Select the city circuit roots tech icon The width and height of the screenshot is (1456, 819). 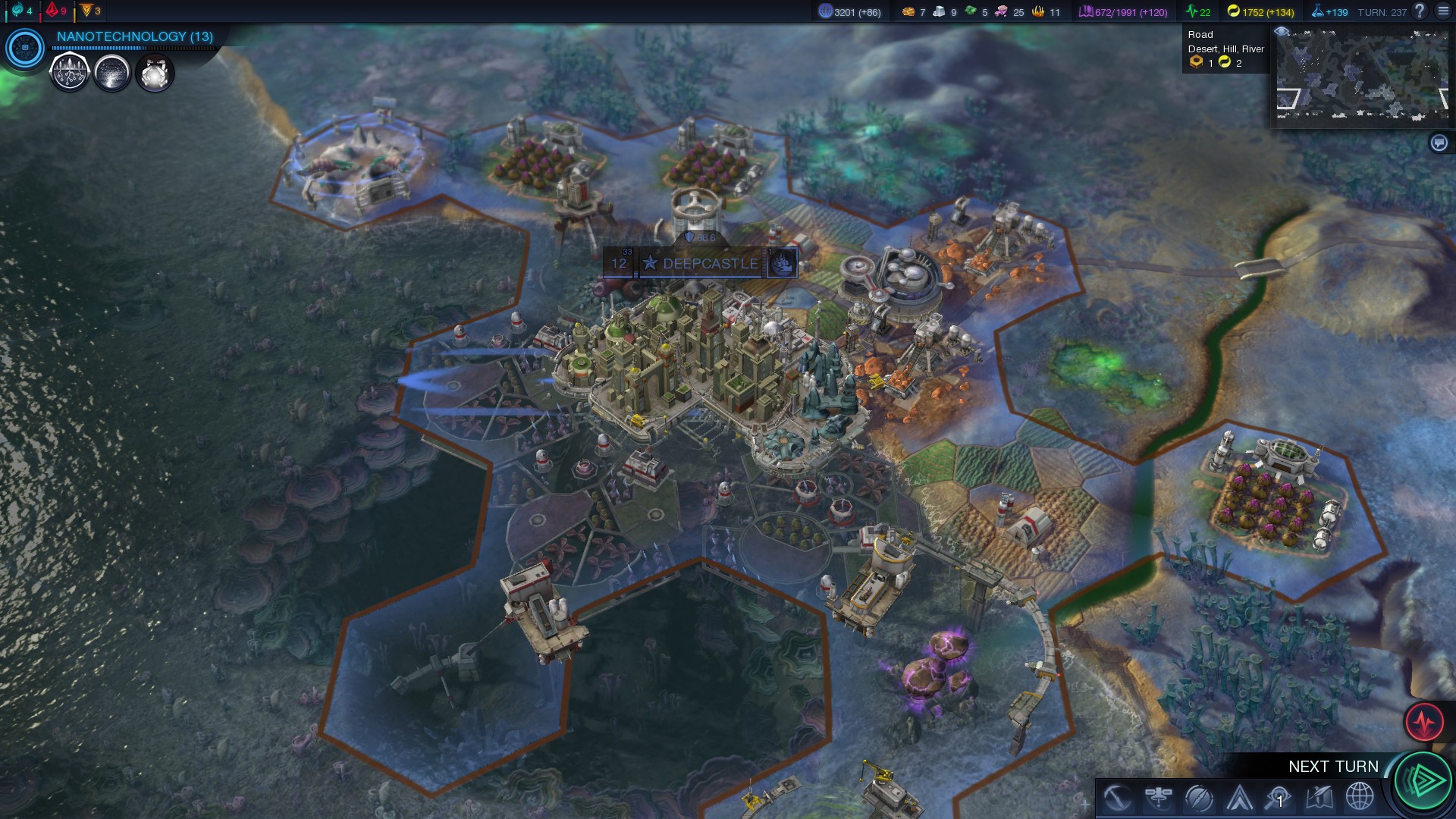(x=70, y=74)
